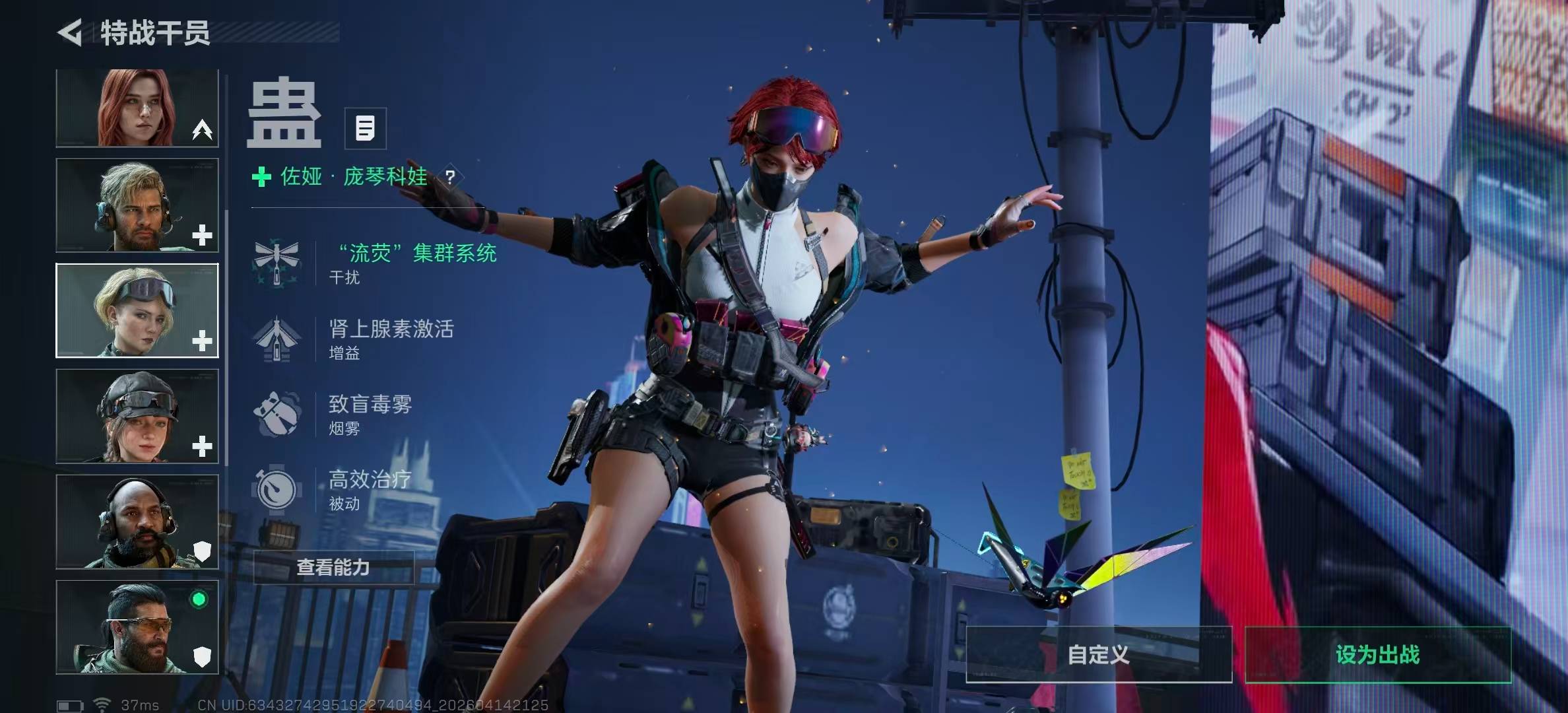The height and width of the screenshot is (713, 1568).
Task: Select the blonde woman with goggles portrait
Action: click(x=137, y=310)
